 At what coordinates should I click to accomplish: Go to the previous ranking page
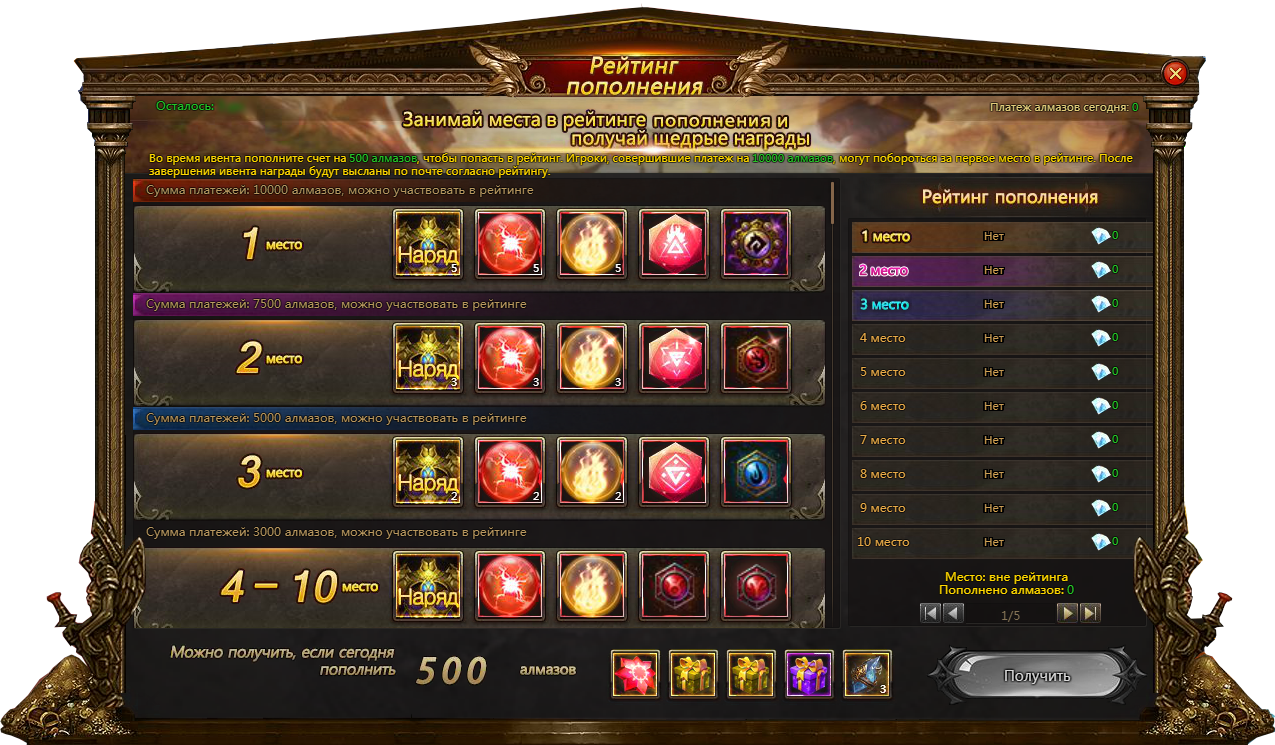[x=954, y=613]
